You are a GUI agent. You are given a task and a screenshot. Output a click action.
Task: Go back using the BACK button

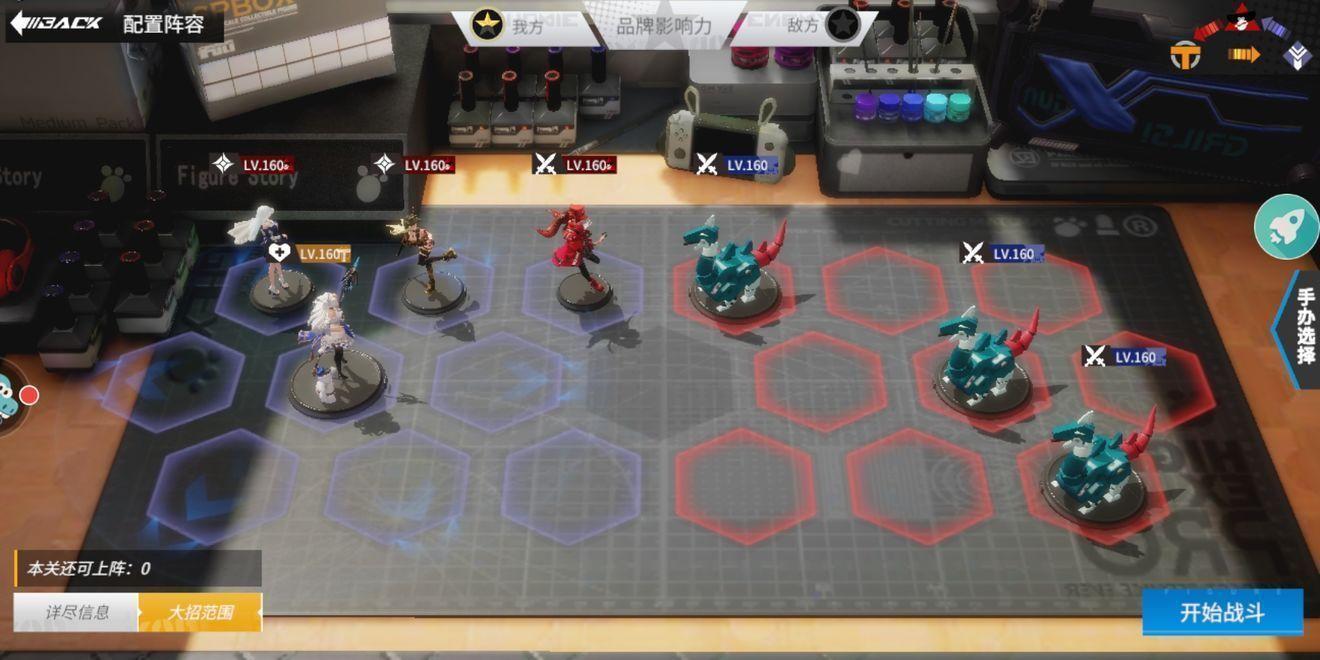click(57, 22)
